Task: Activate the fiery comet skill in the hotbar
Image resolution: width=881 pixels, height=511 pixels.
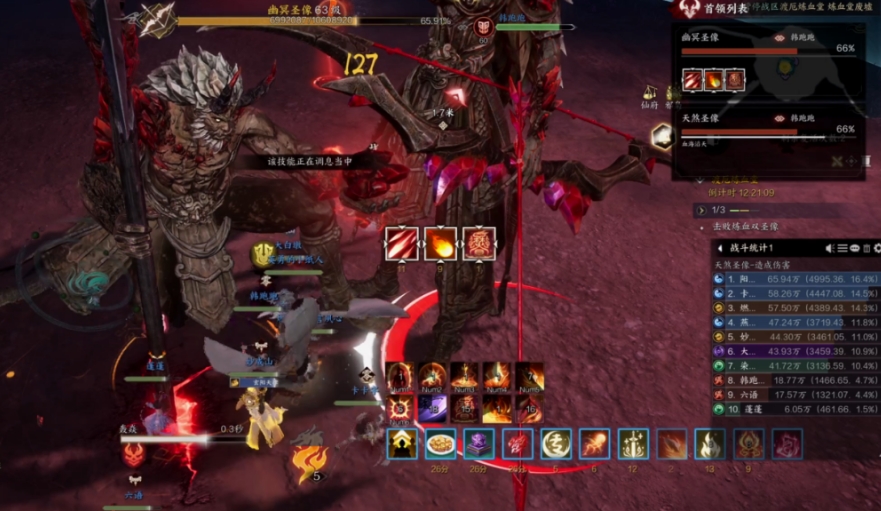Action: [595, 444]
